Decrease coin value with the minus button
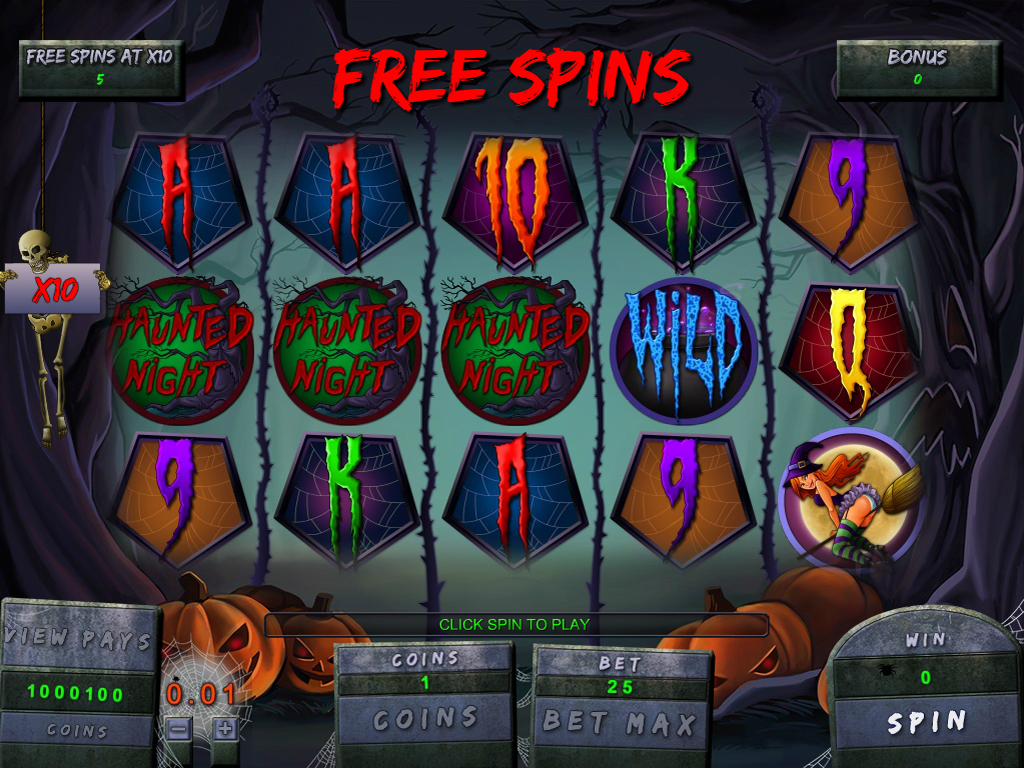 [x=178, y=728]
